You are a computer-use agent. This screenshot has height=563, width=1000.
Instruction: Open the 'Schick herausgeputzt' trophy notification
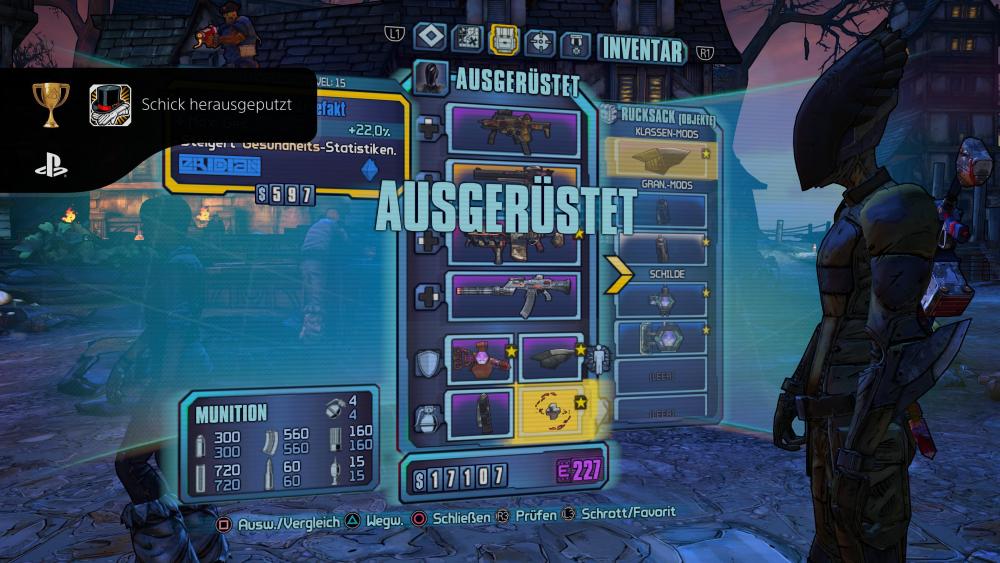point(158,105)
